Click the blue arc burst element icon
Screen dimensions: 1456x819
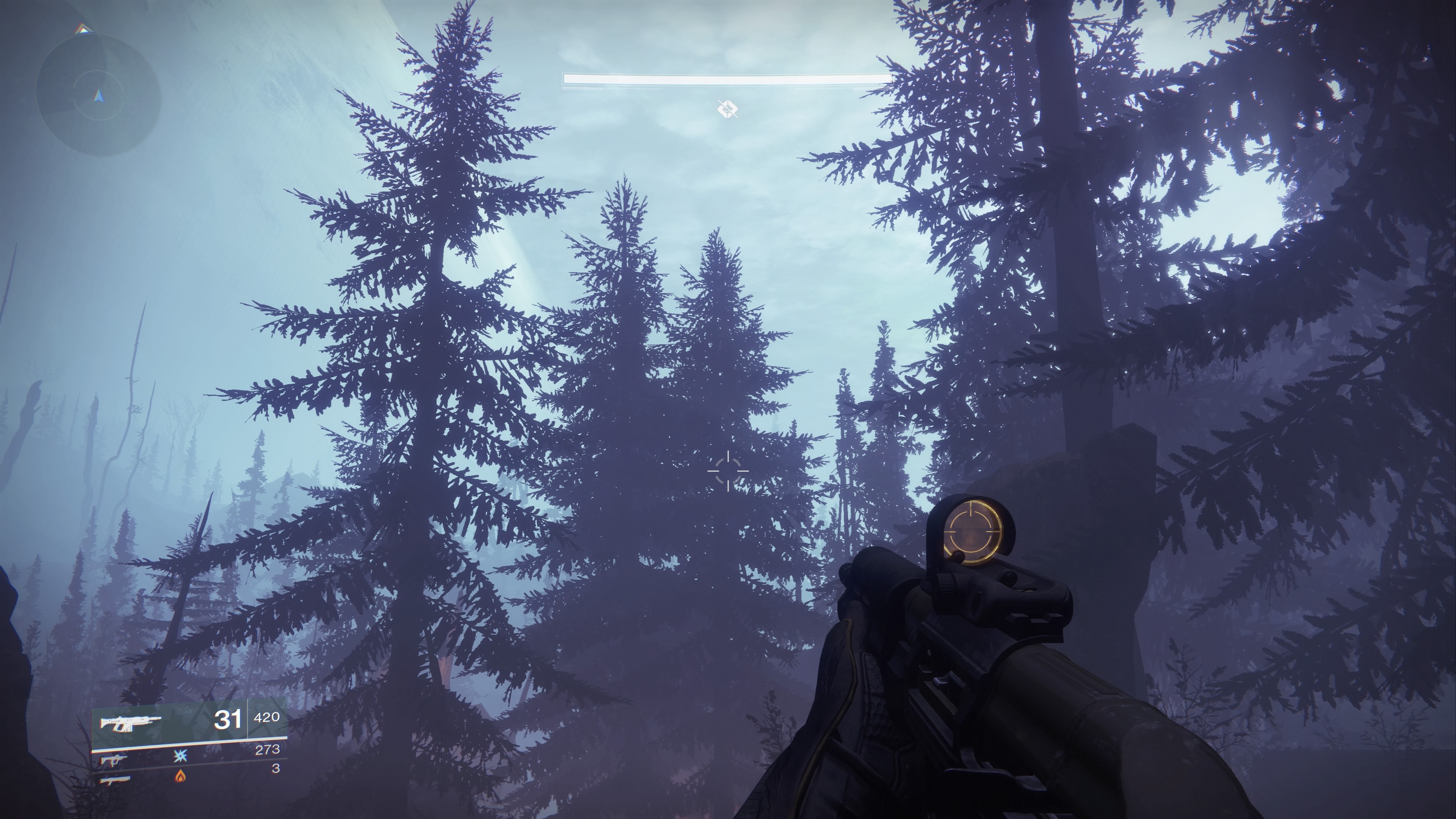[180, 756]
